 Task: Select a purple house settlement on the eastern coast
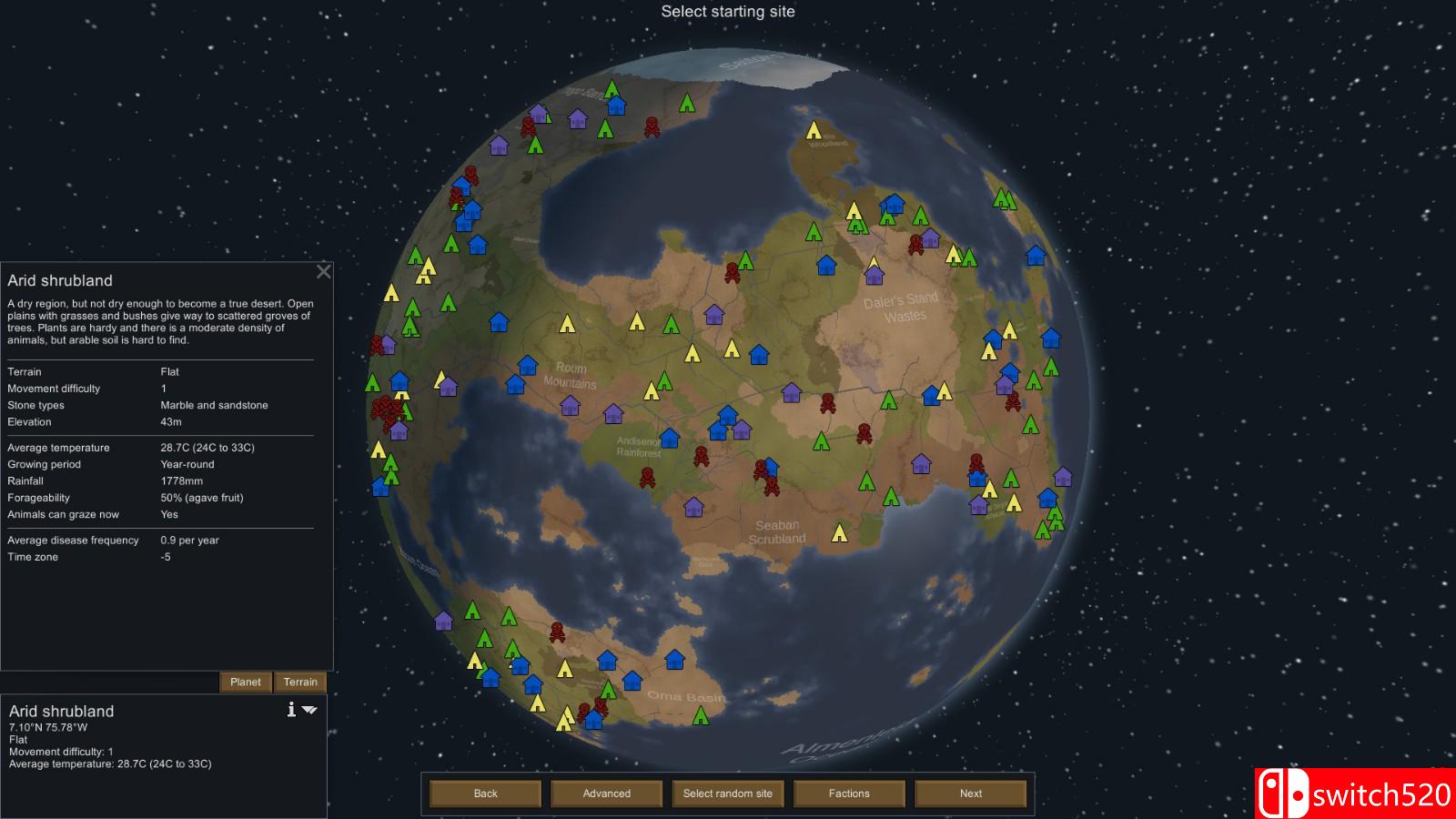click(1063, 476)
